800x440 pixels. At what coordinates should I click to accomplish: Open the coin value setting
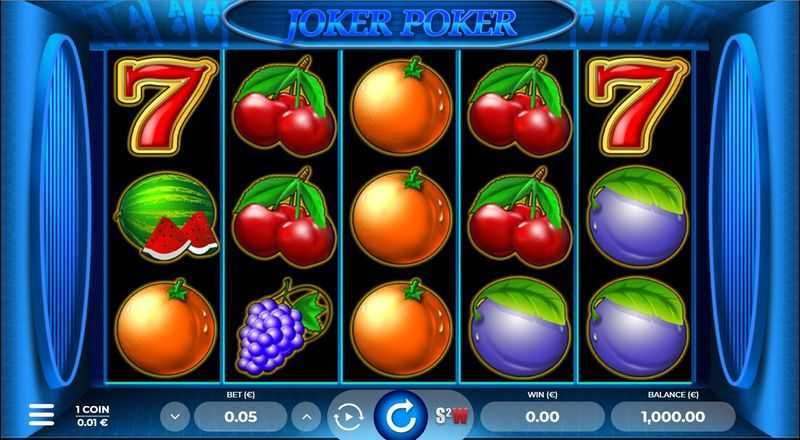[x=93, y=415]
